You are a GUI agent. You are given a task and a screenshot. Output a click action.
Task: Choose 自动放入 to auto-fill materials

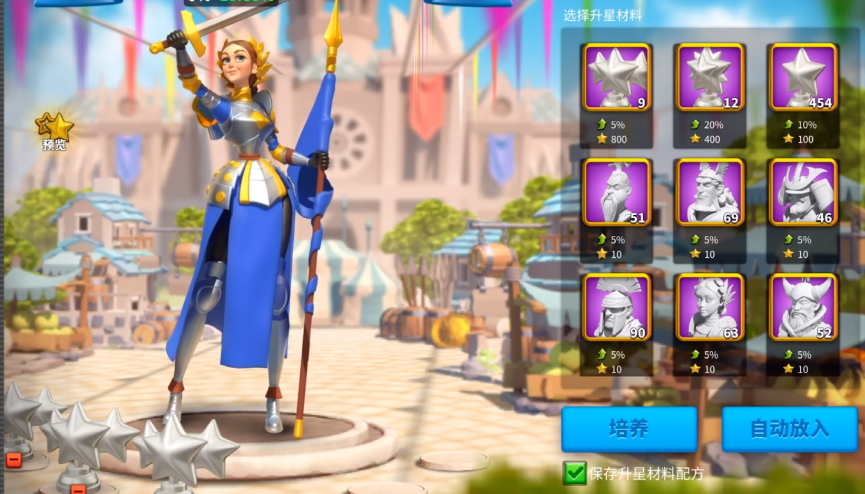click(x=790, y=428)
